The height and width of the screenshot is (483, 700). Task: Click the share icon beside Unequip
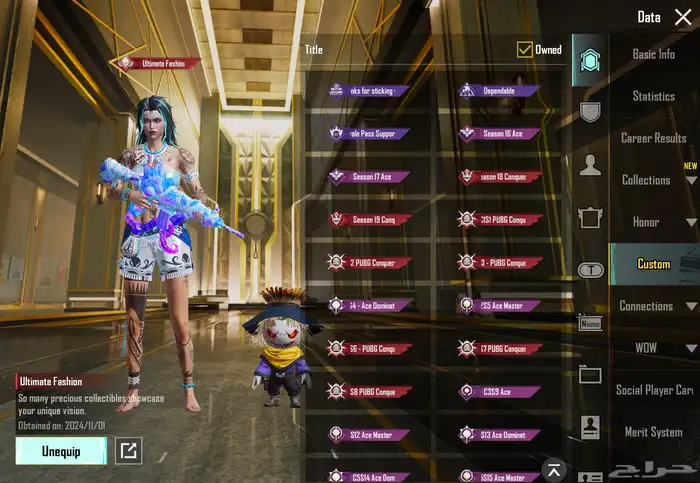(128, 451)
